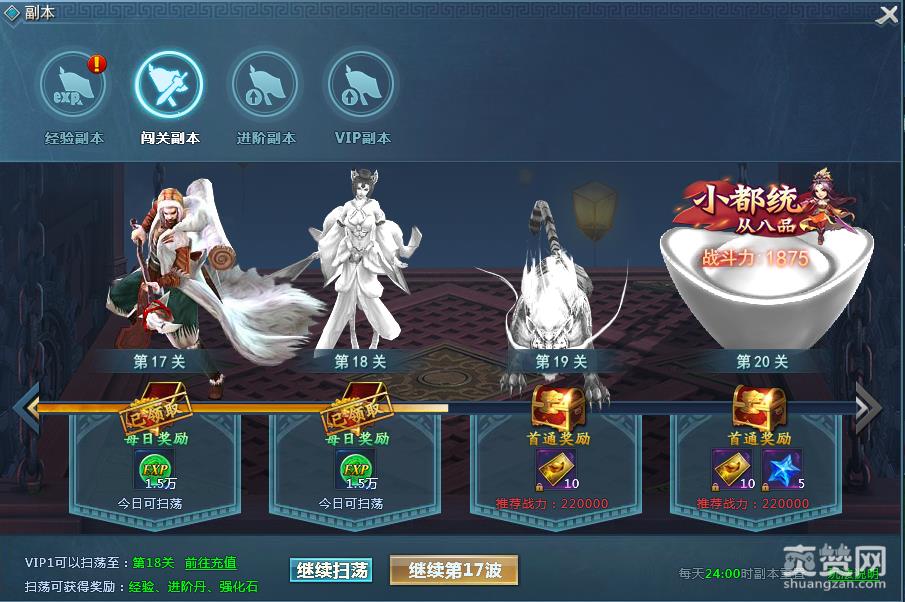Show previous stages with left arrow

coord(28,407)
